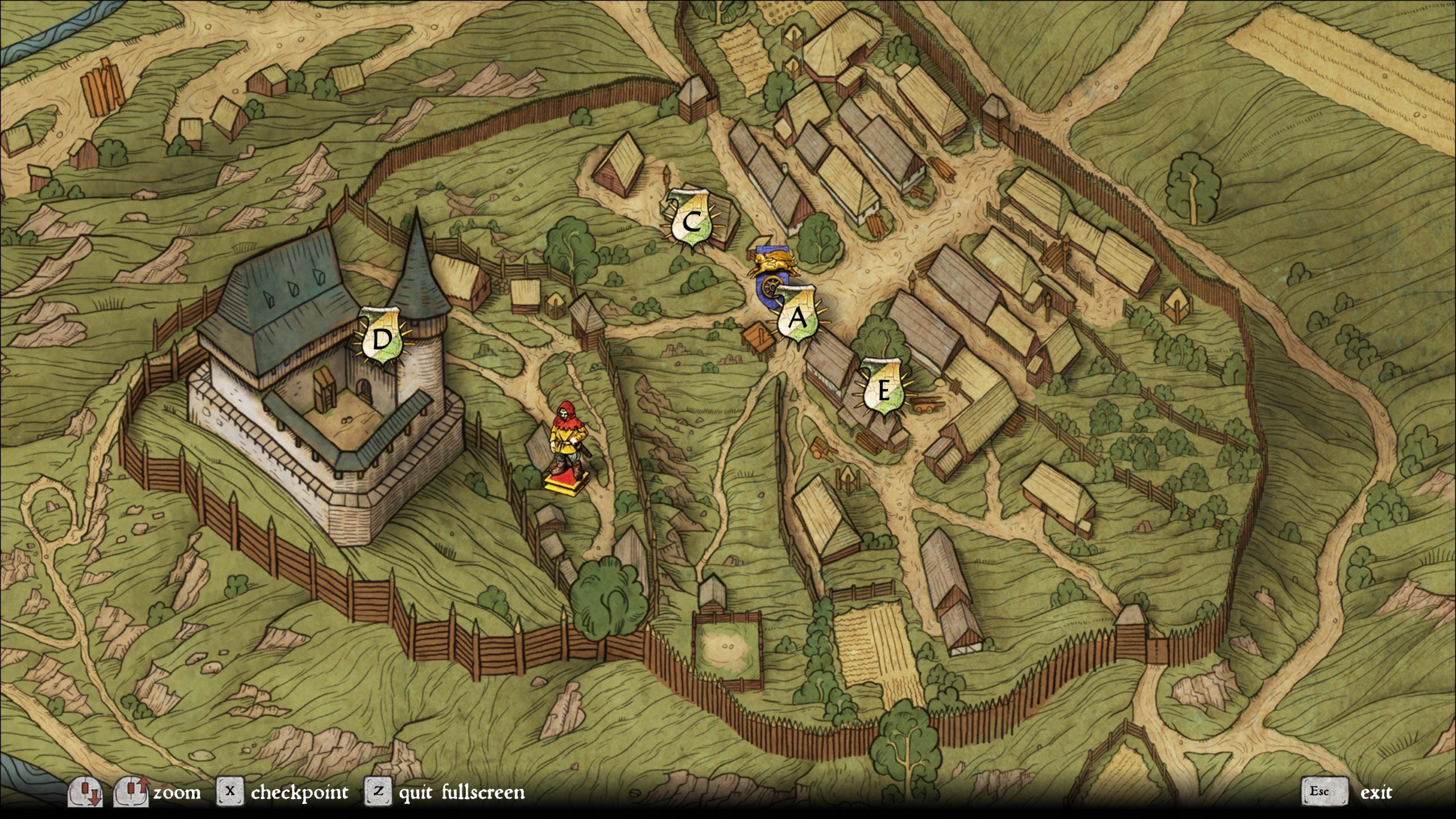Click the scroll-down mouse zoom icon
The height and width of the screenshot is (819, 1456).
click(x=84, y=792)
